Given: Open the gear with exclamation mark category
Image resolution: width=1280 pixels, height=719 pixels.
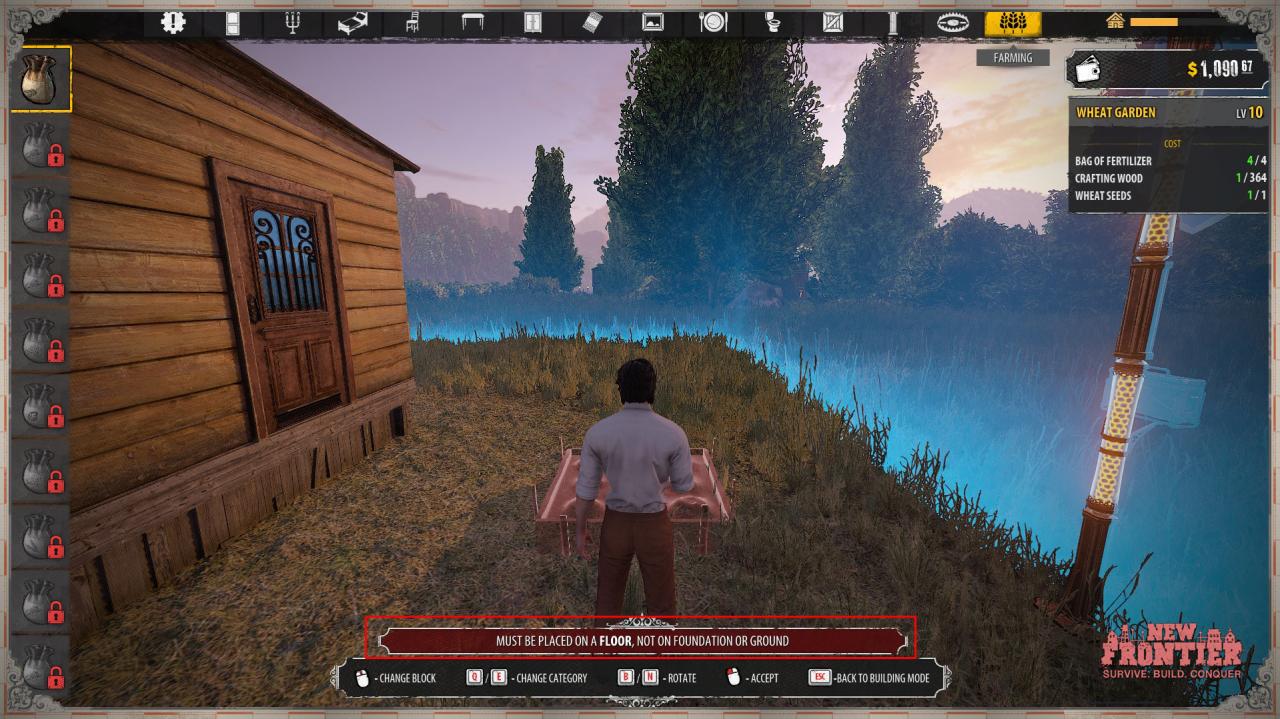Looking at the screenshot, I should pyautogui.click(x=173, y=23).
